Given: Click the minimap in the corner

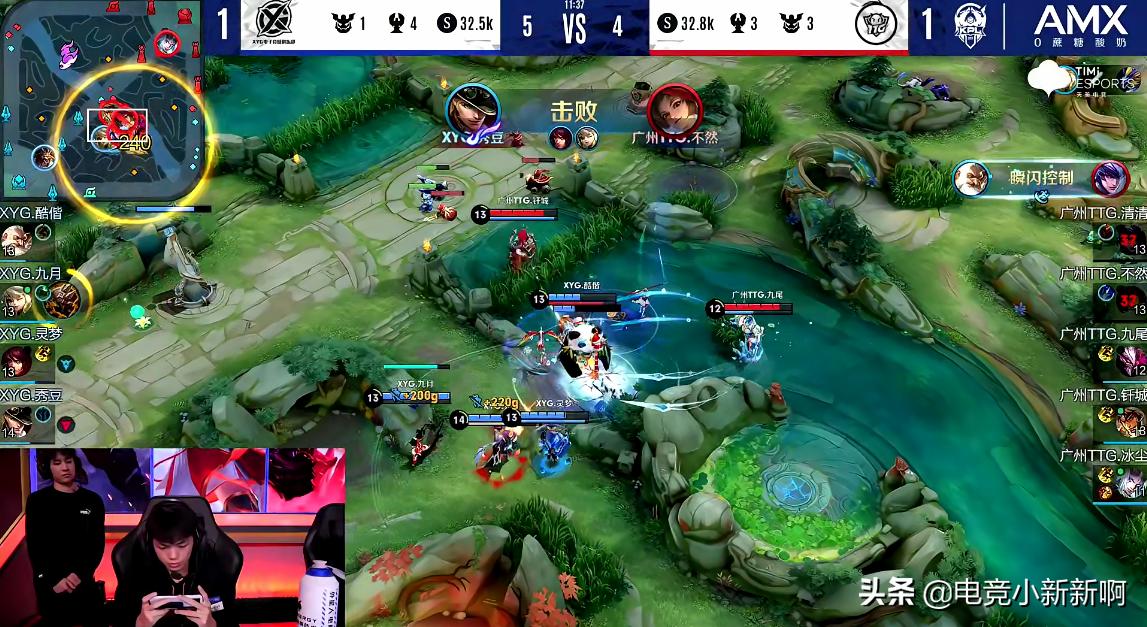Looking at the screenshot, I should (x=100, y=100).
